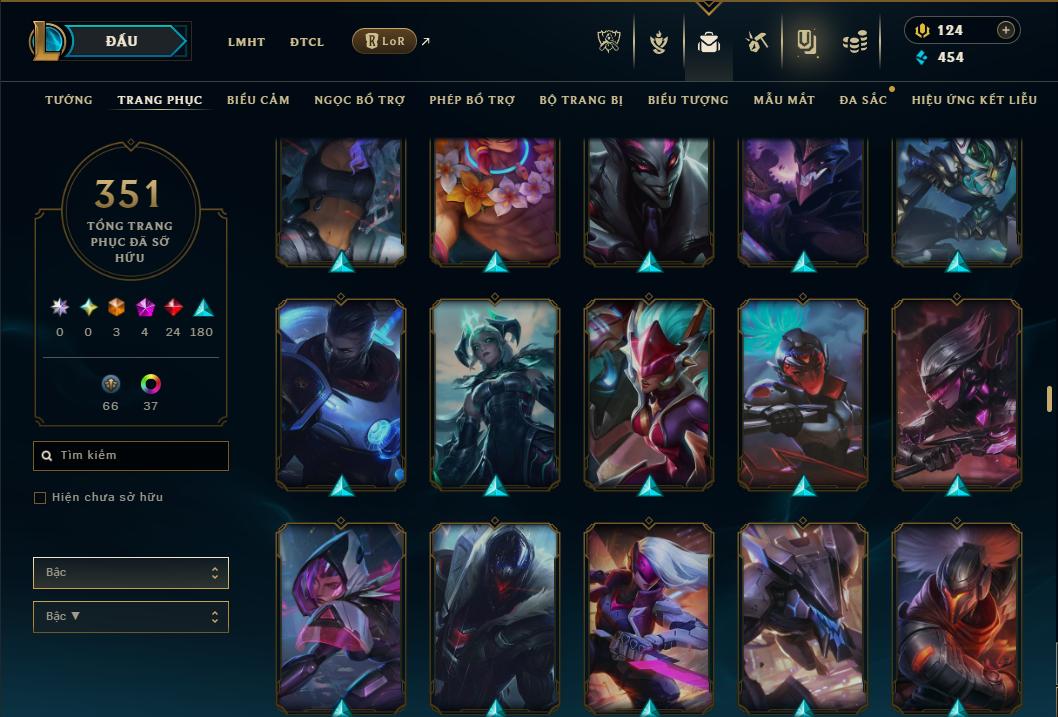Select the skin card with flower lei
Viewport: 1058px width, 717px height.
pyautogui.click(x=495, y=200)
